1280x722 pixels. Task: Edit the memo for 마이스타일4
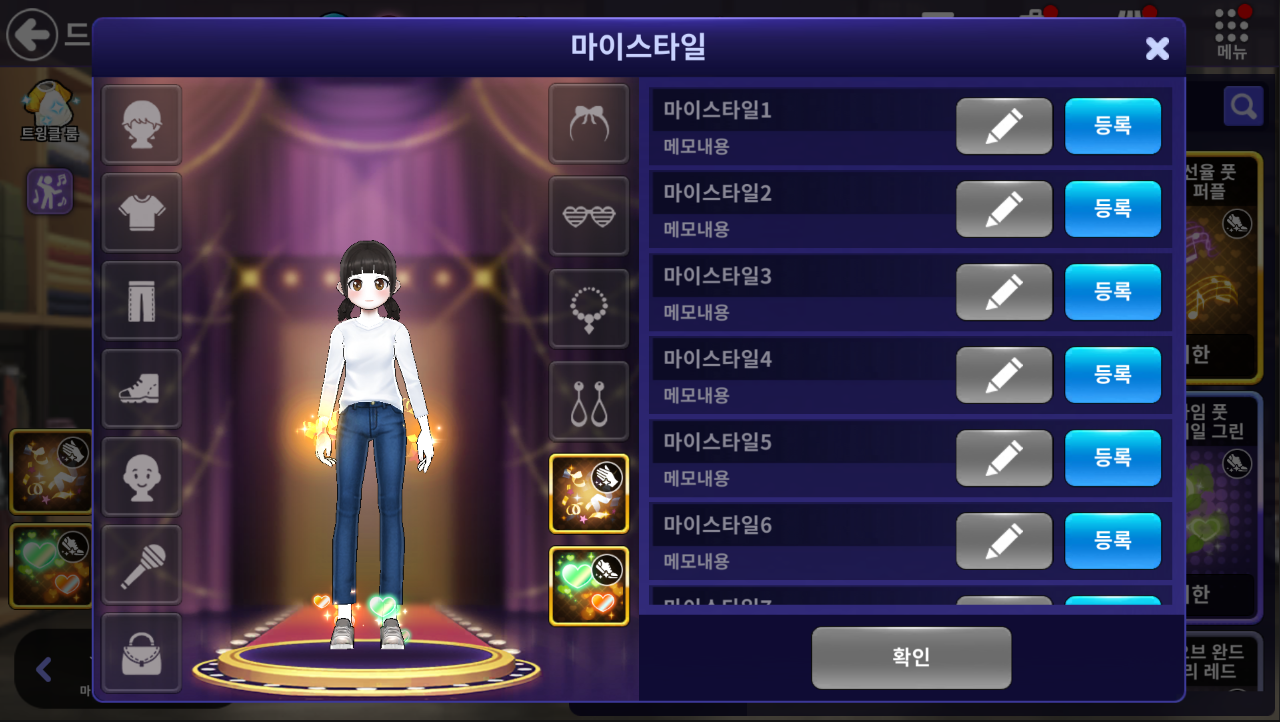pos(1003,375)
